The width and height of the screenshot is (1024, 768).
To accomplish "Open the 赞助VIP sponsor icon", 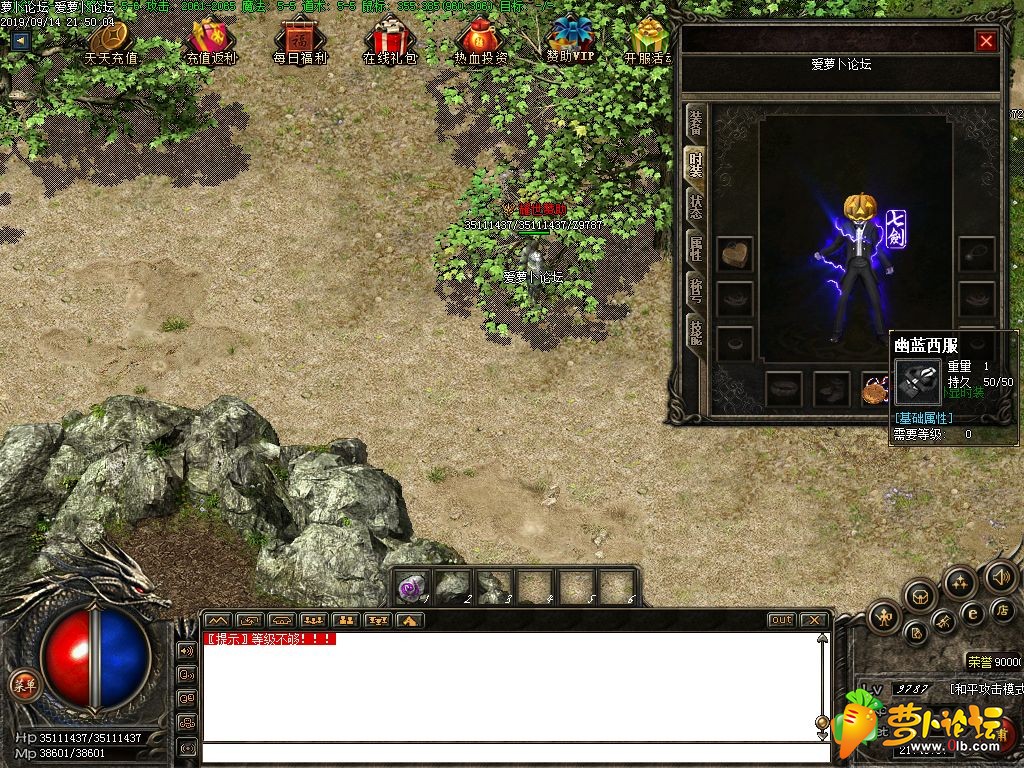I will click(571, 40).
